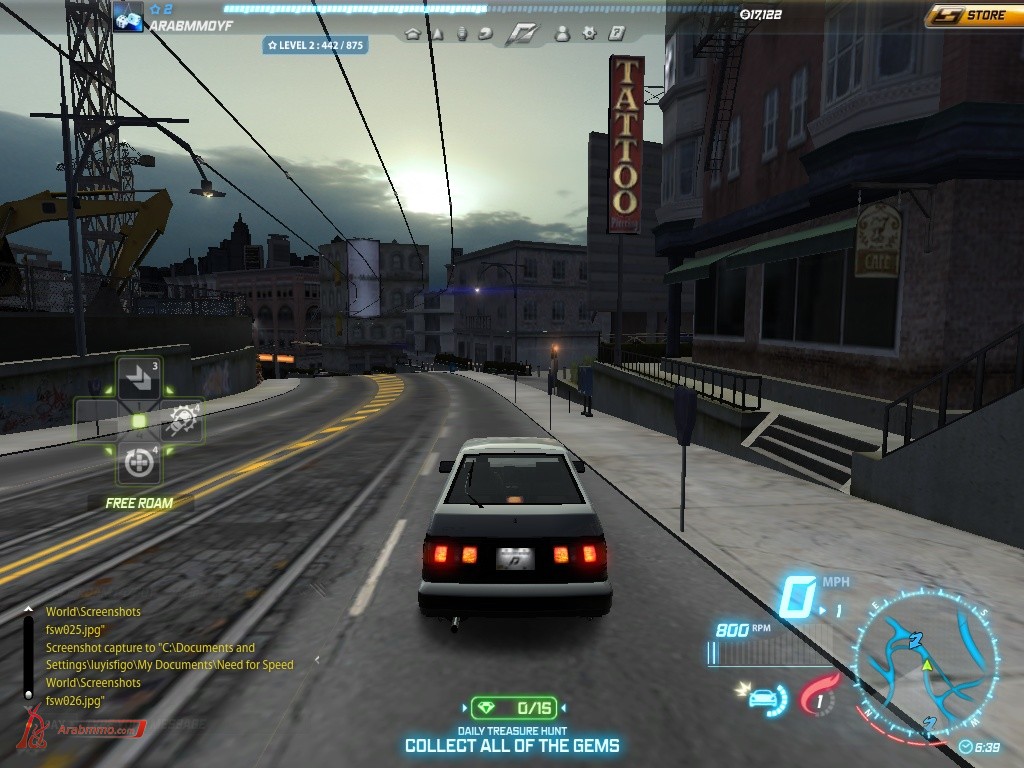Open the driver profile silhouette icon
1024x768 pixels.
562,33
